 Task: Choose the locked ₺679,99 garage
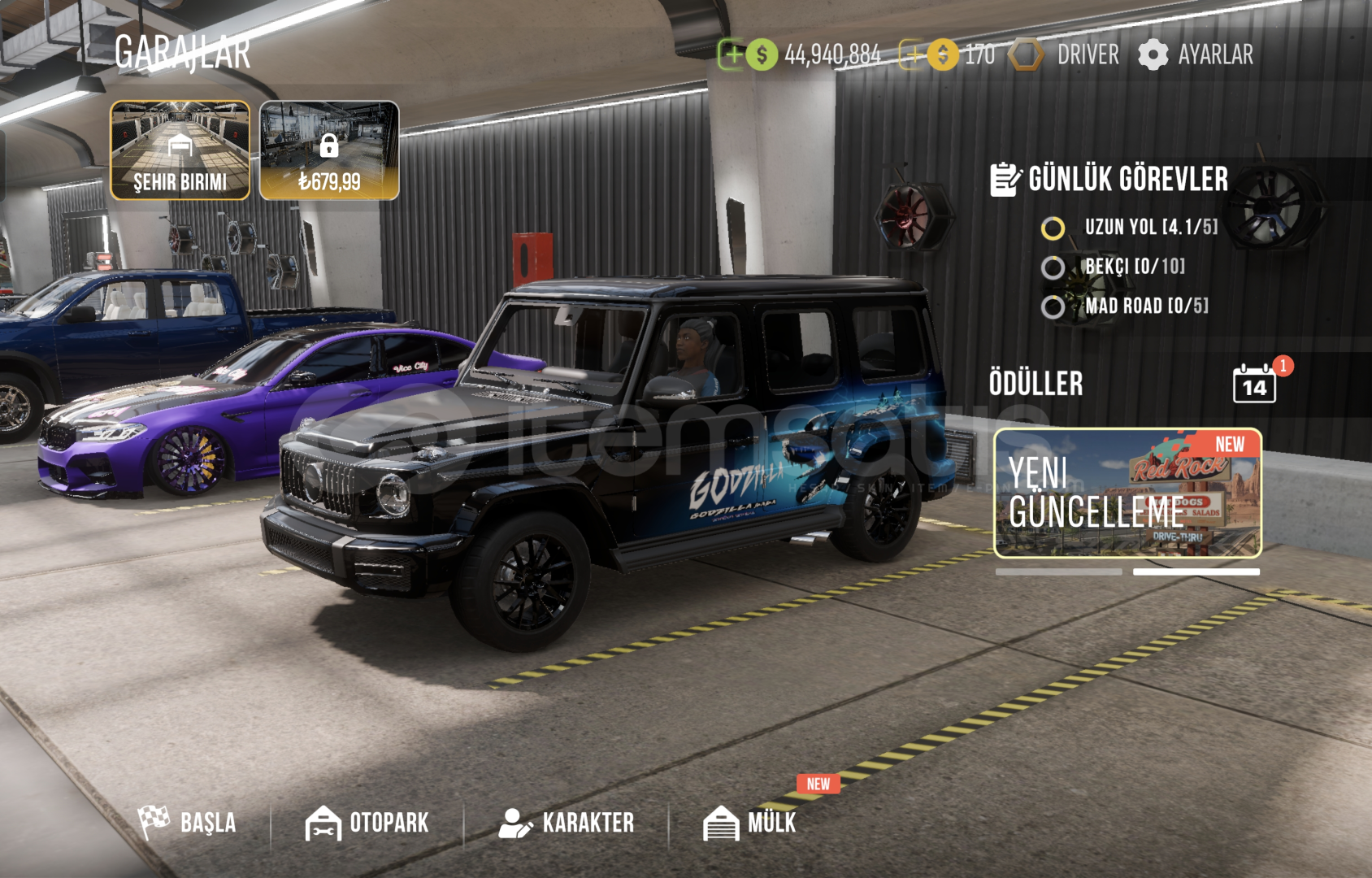click(x=329, y=150)
